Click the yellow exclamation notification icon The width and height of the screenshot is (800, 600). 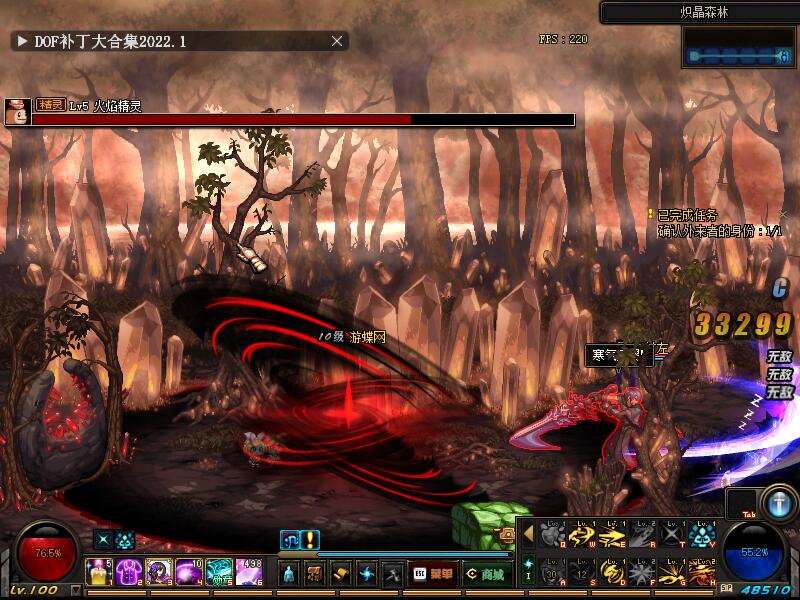pyautogui.click(x=310, y=540)
